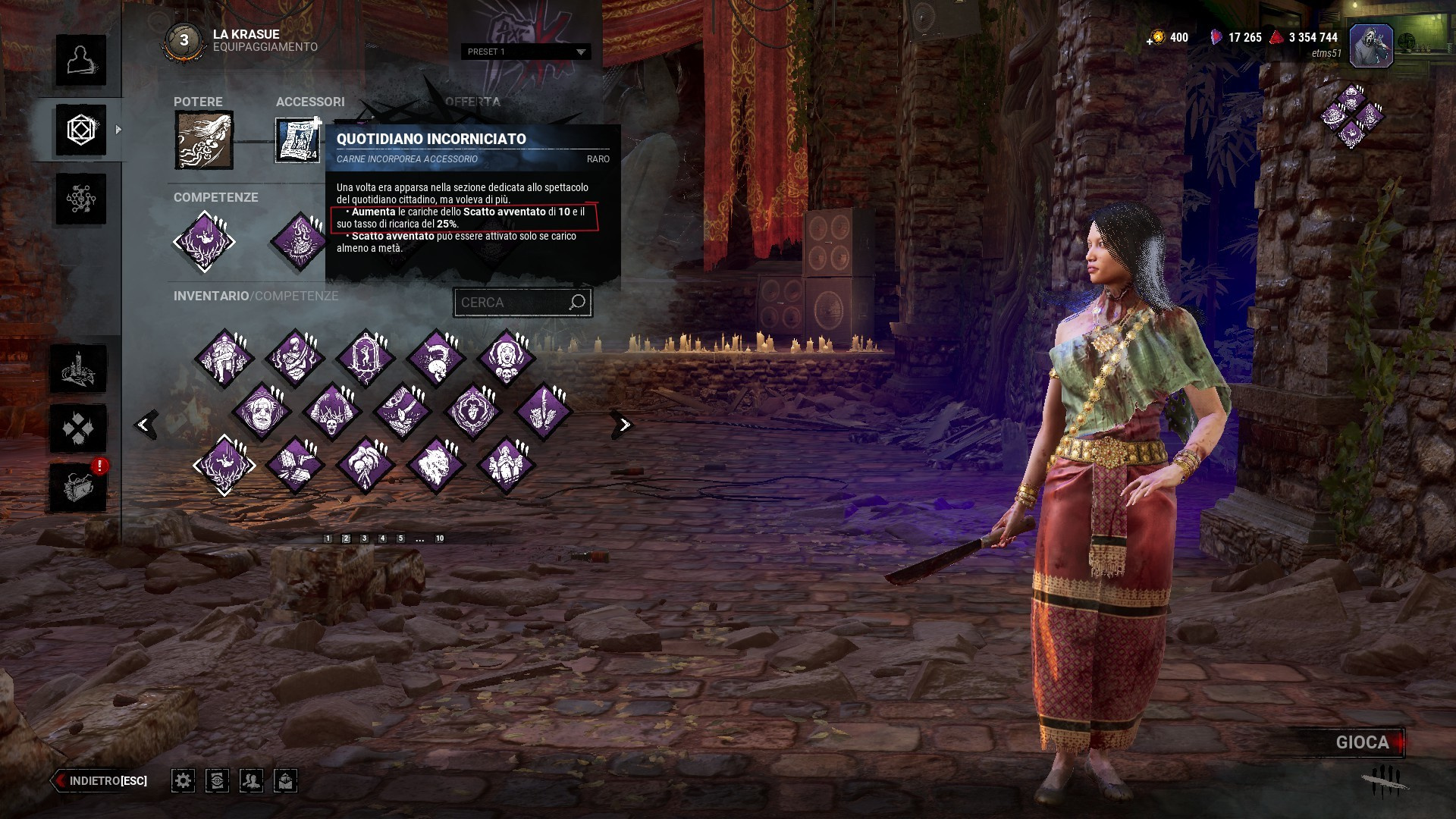This screenshot has height=819, width=1456.
Task: Select the framed newspaper add-on slot
Action: 297,140
